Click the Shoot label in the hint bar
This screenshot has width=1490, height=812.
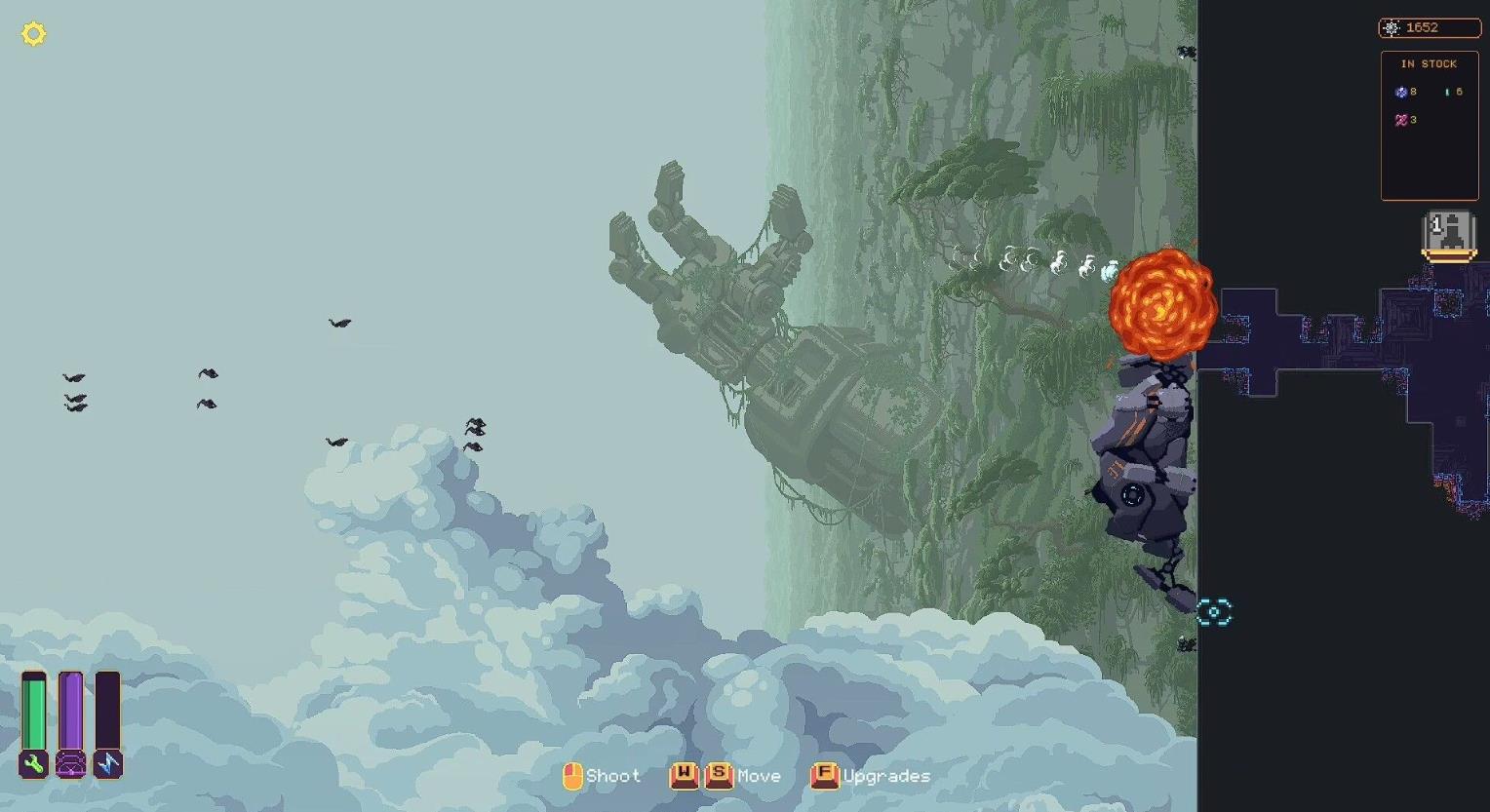[613, 776]
